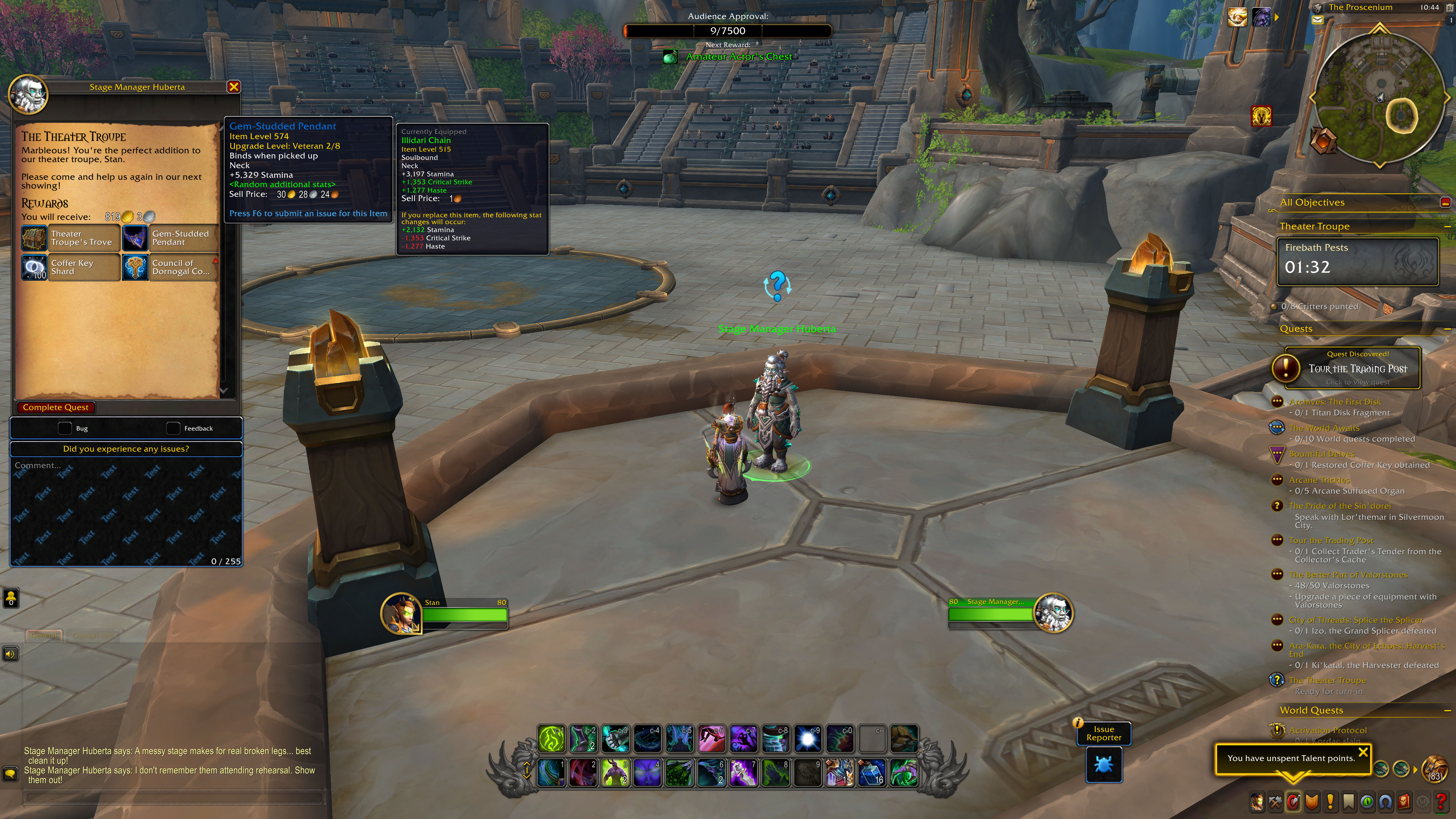This screenshot has height=819, width=1456.
Task: Select the Gem-Studded Pendant reward
Action: click(170, 238)
